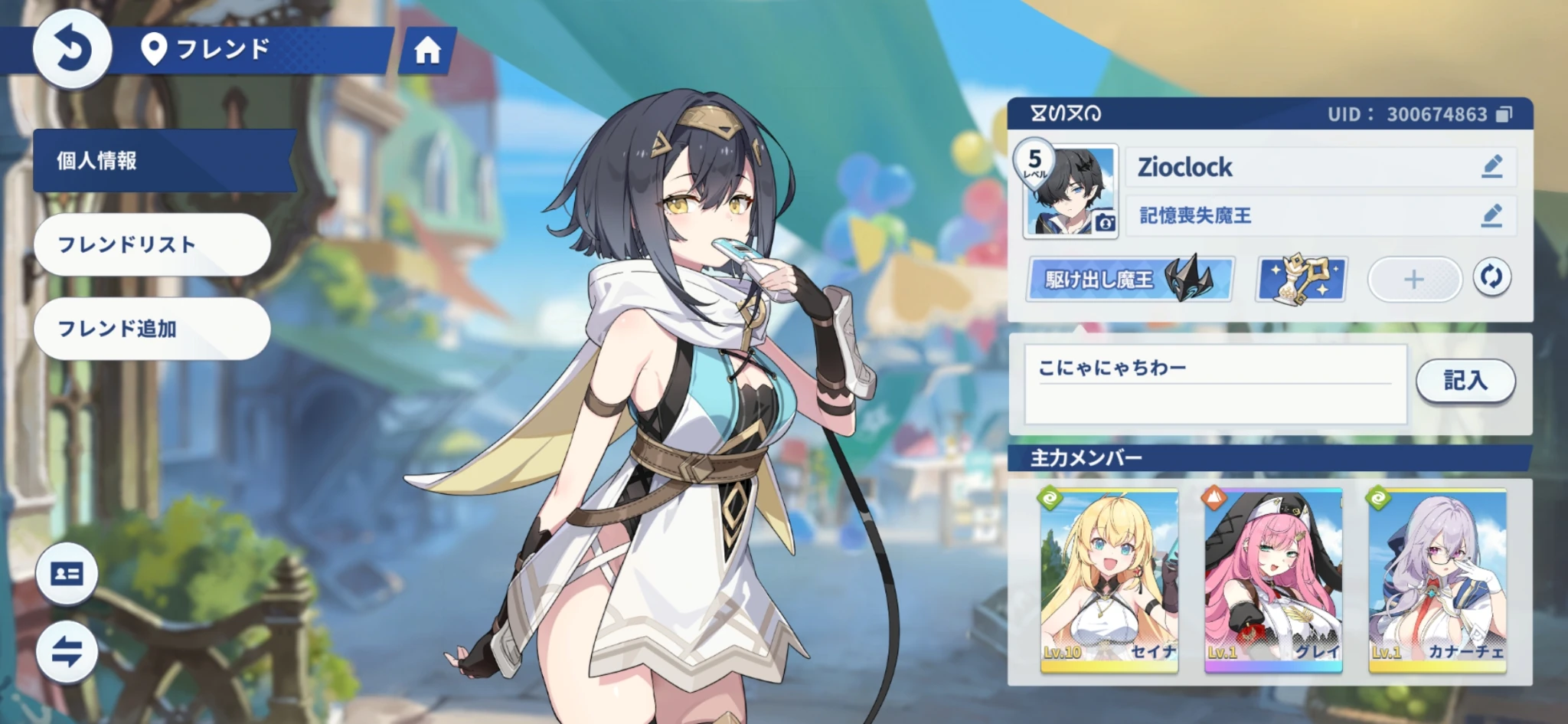1568x724 pixels.
Task: Return to home screen via house icon
Action: point(427,51)
